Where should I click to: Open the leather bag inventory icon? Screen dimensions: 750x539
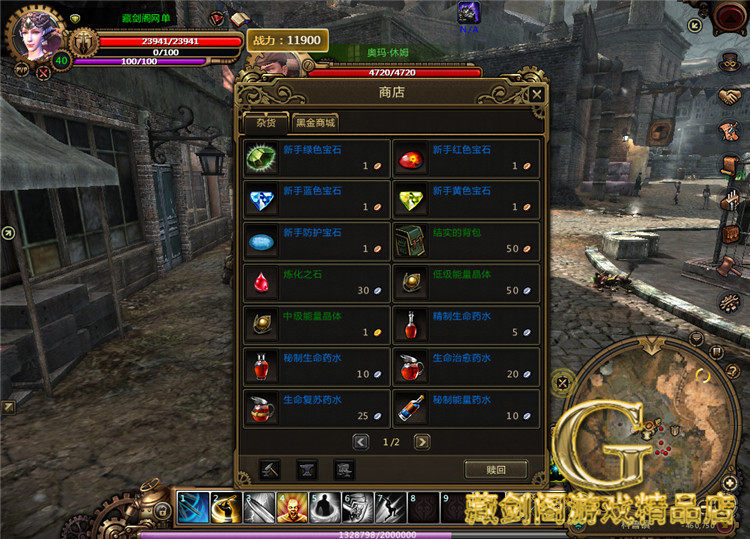click(729, 233)
